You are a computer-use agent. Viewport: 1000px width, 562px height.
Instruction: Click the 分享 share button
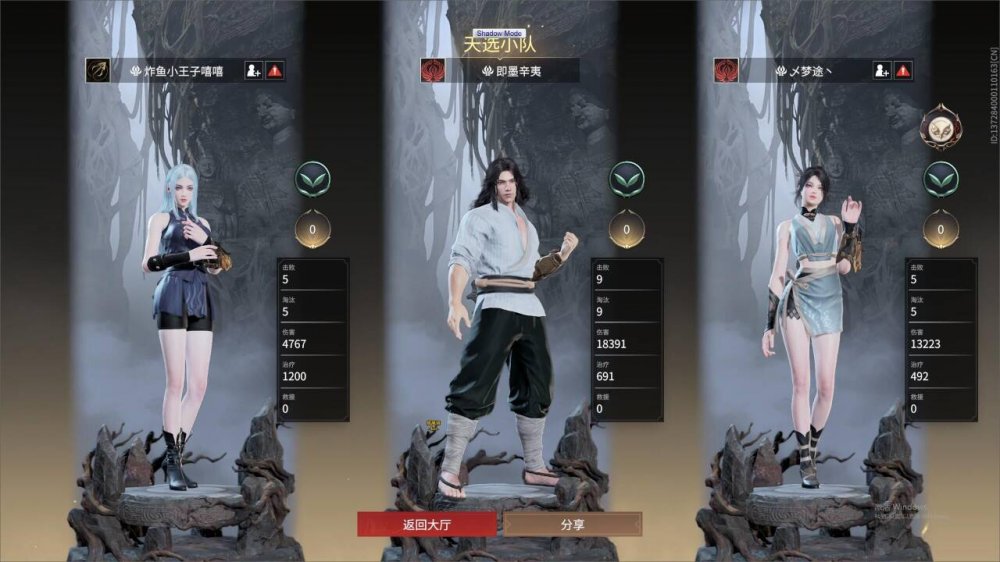point(573,524)
